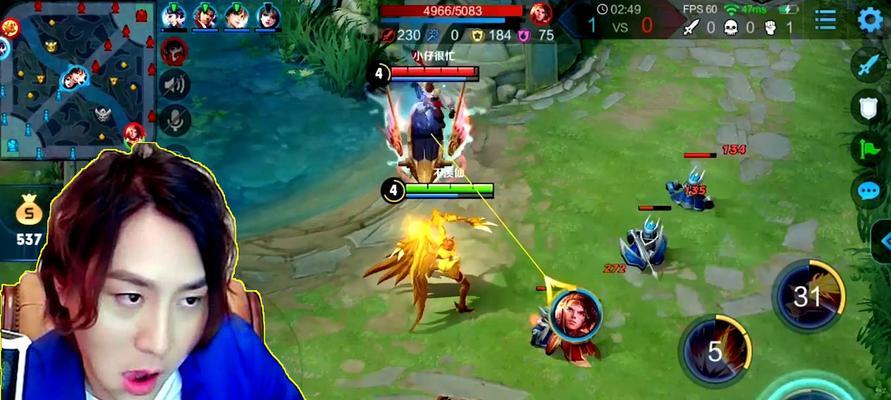Expand the collapsed side panel arrow
891x400 pixels.
882,241
